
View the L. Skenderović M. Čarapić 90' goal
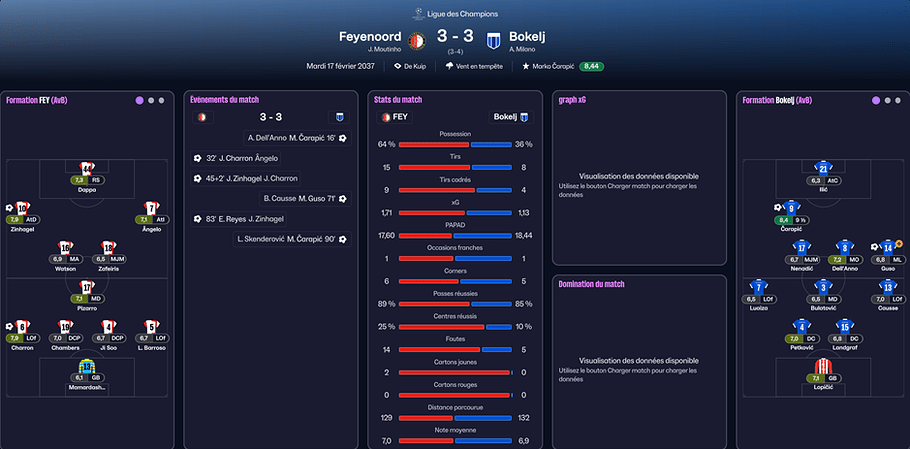pyautogui.click(x=291, y=239)
